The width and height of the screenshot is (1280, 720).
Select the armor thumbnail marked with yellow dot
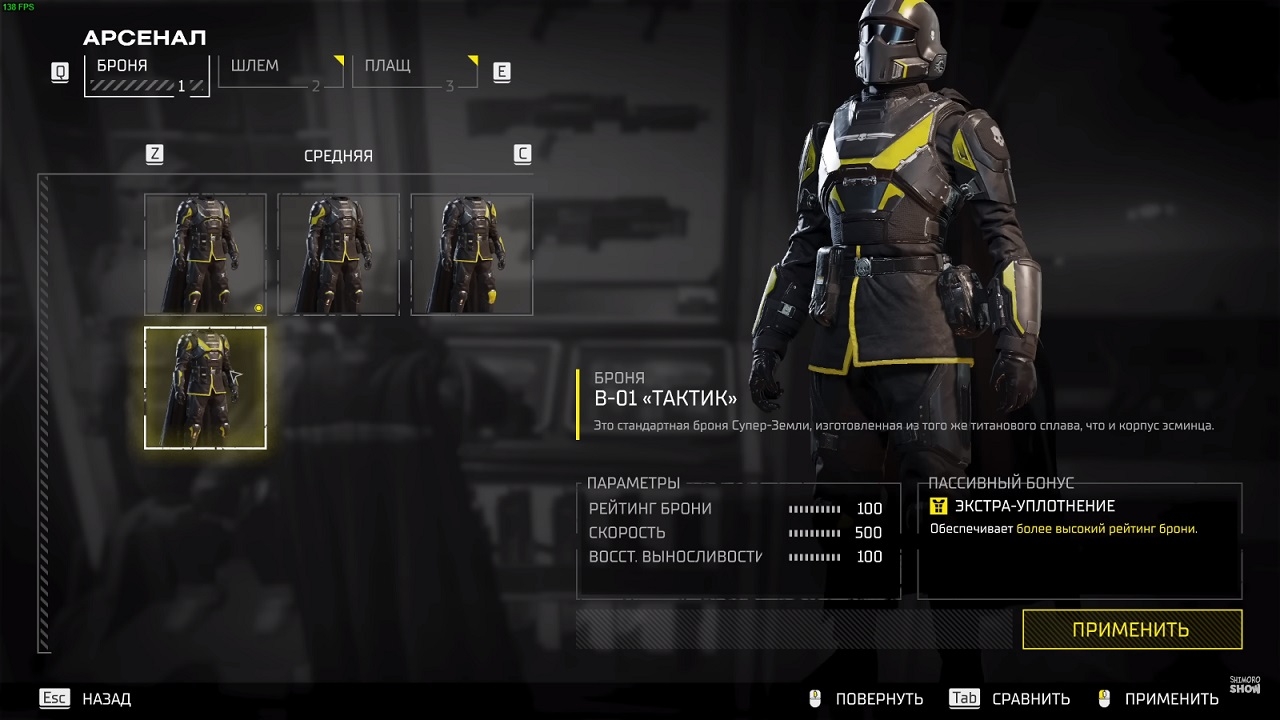[205, 254]
